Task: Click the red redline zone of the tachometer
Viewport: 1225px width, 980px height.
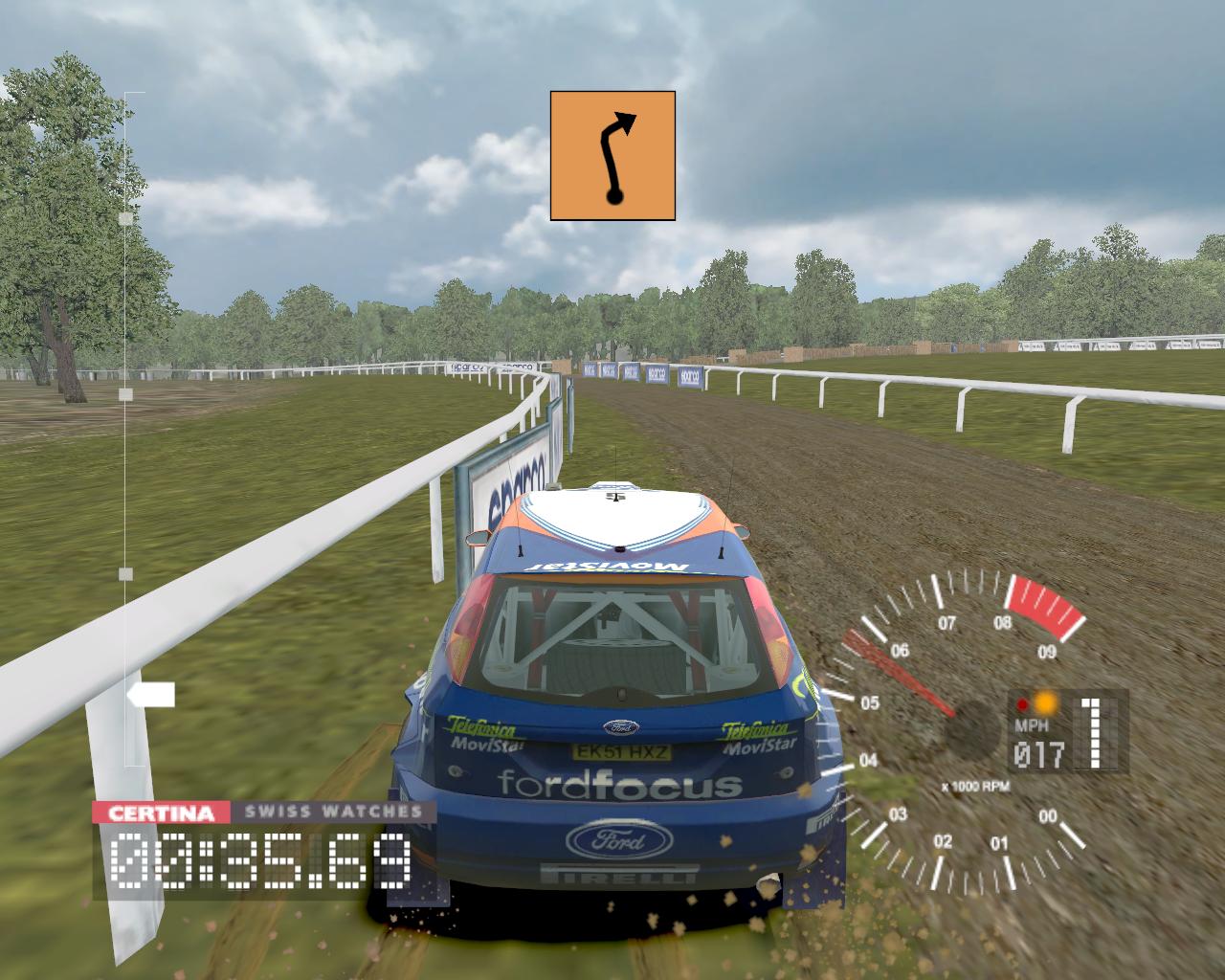Action: pos(1043,603)
